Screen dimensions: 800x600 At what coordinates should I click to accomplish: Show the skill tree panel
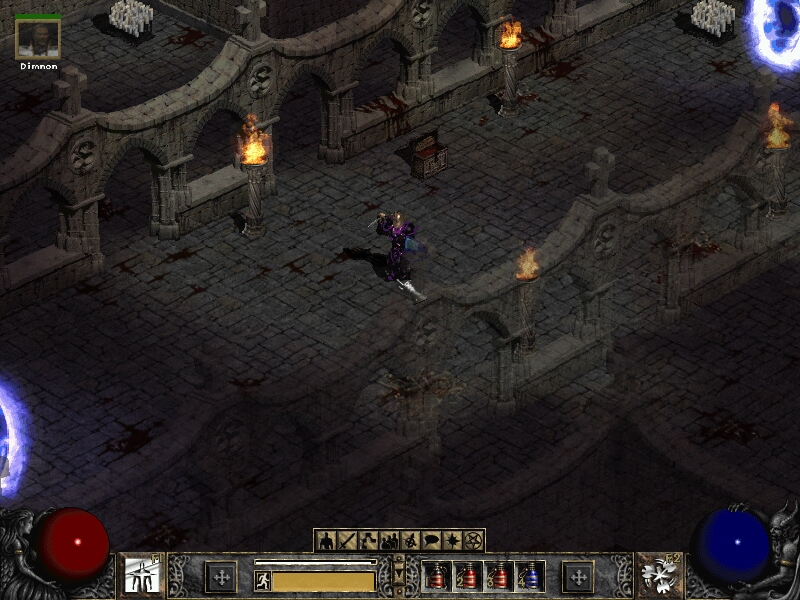(368, 541)
